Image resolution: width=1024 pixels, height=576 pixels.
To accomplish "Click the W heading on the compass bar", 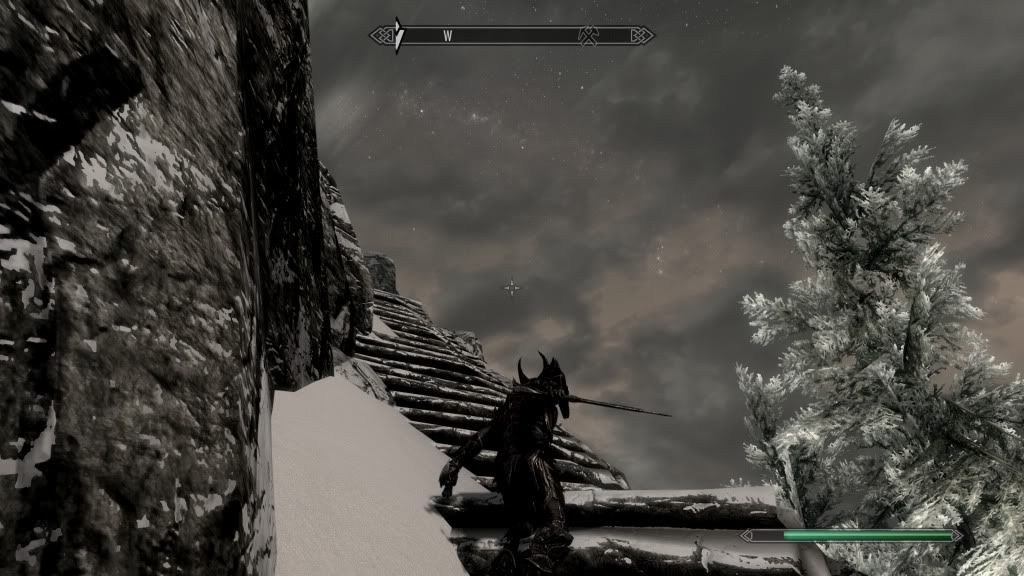I will tap(448, 36).
